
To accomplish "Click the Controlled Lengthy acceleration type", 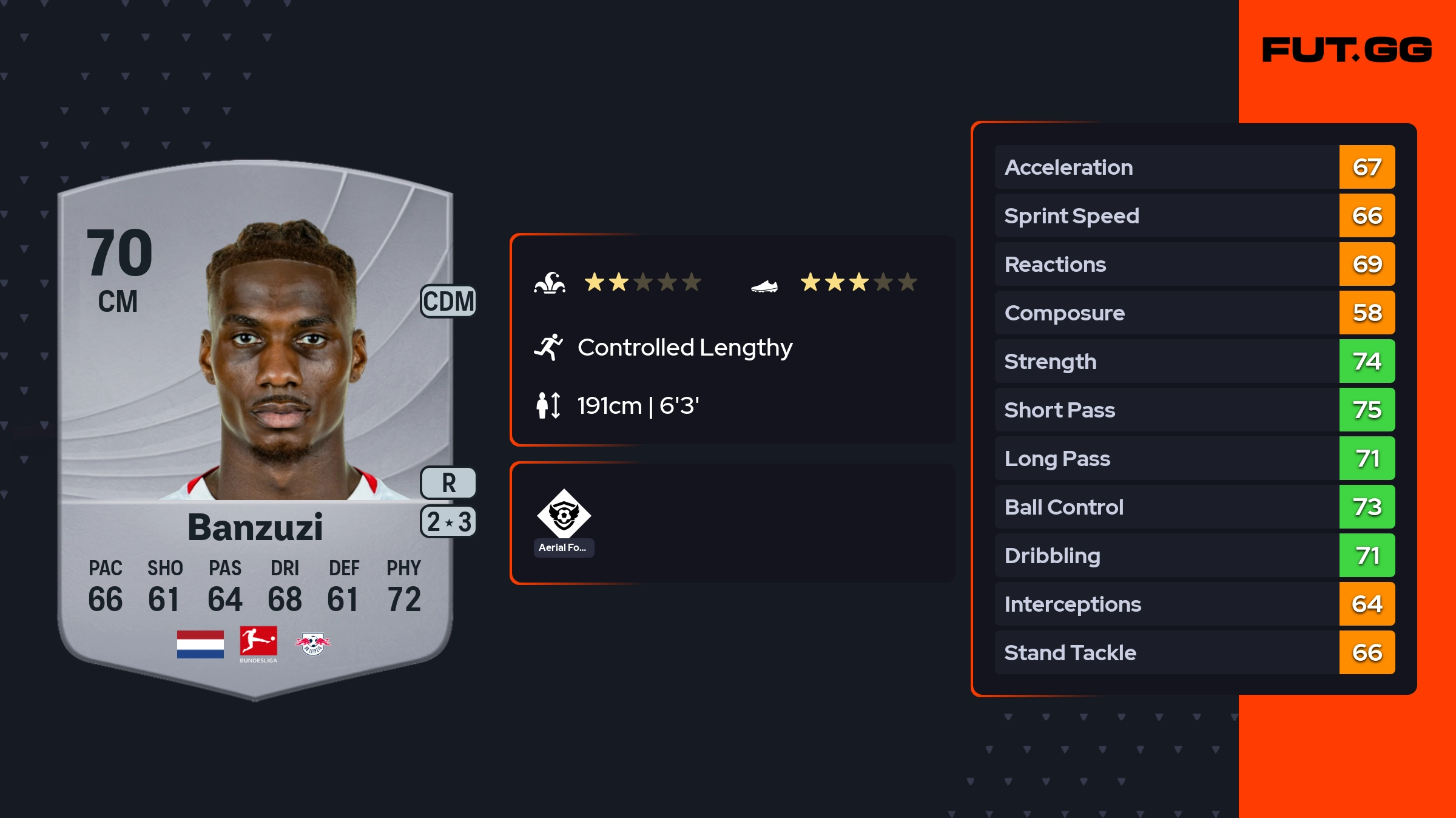I will tap(684, 348).
